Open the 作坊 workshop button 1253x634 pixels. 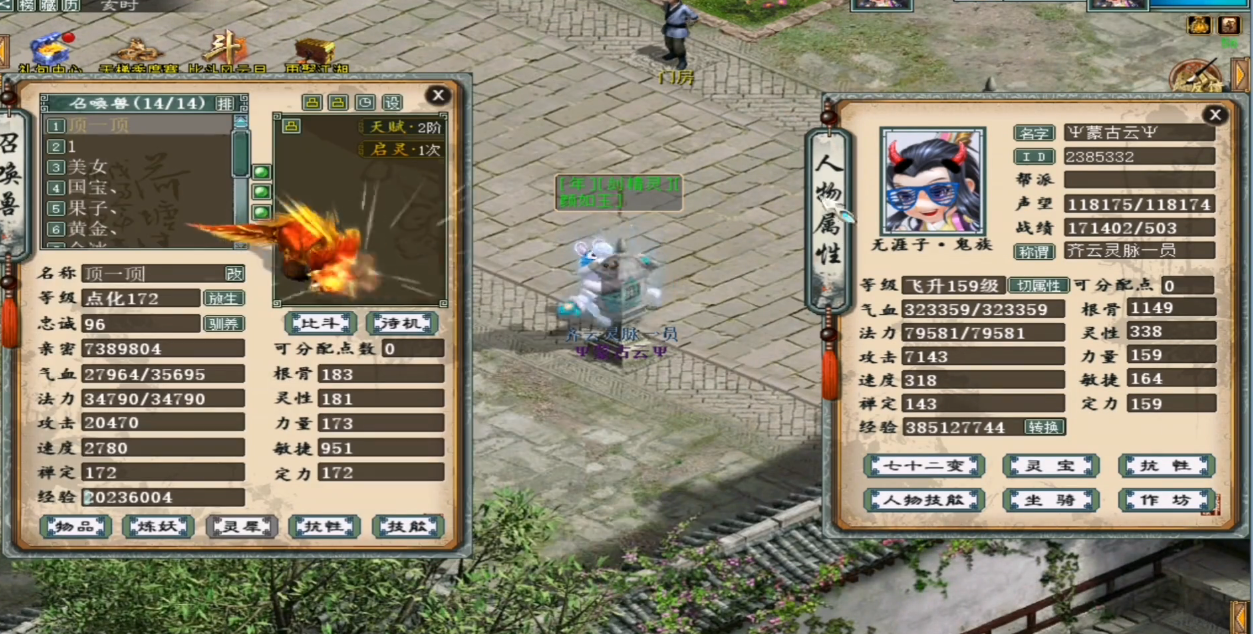coord(1166,500)
